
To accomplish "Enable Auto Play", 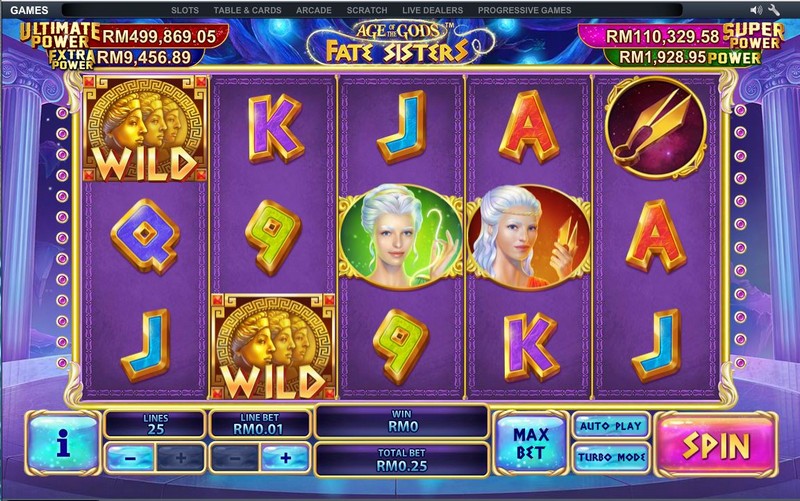I will click(609, 425).
